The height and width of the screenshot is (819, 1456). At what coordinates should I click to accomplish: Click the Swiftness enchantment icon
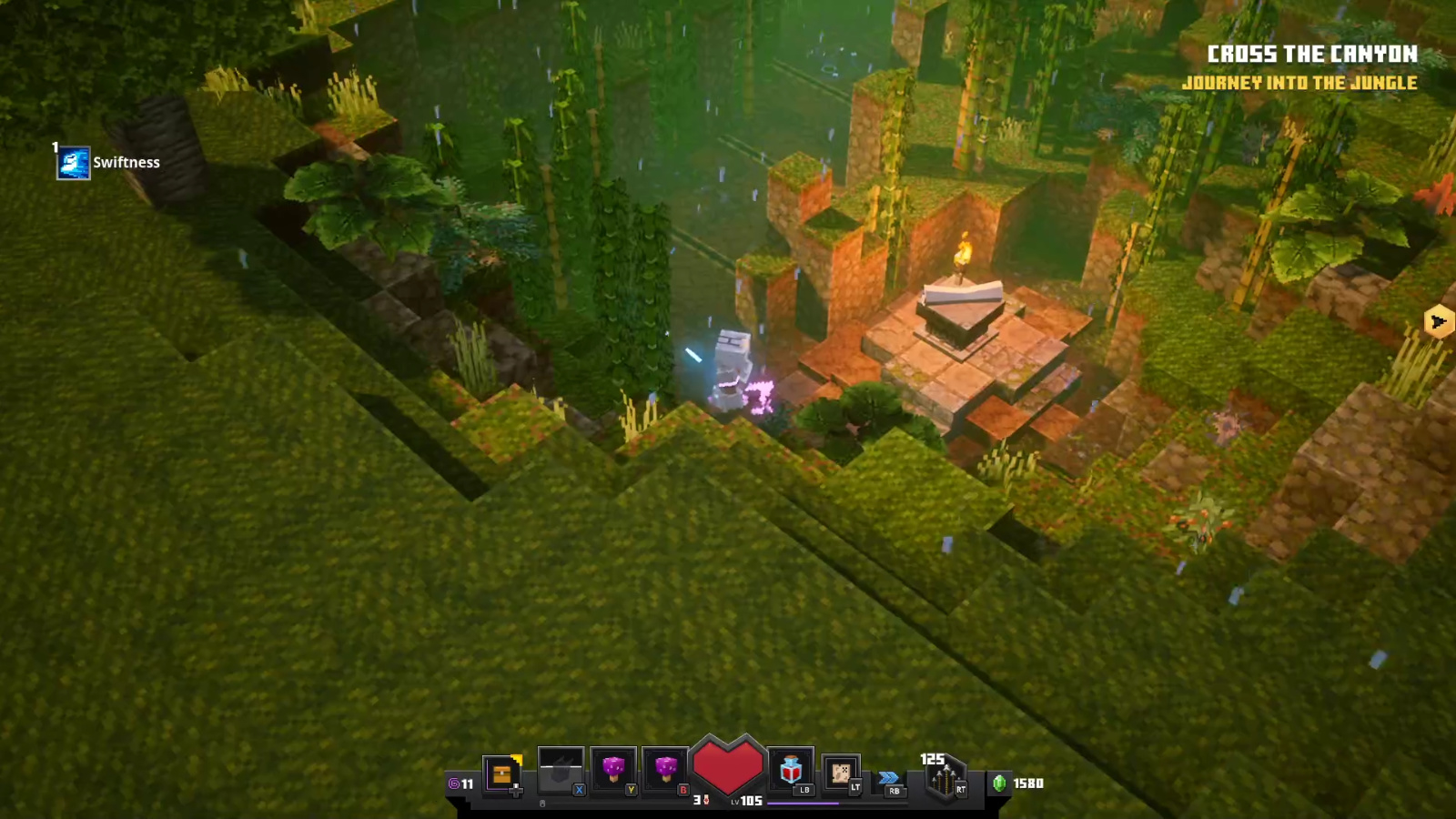pos(73,162)
